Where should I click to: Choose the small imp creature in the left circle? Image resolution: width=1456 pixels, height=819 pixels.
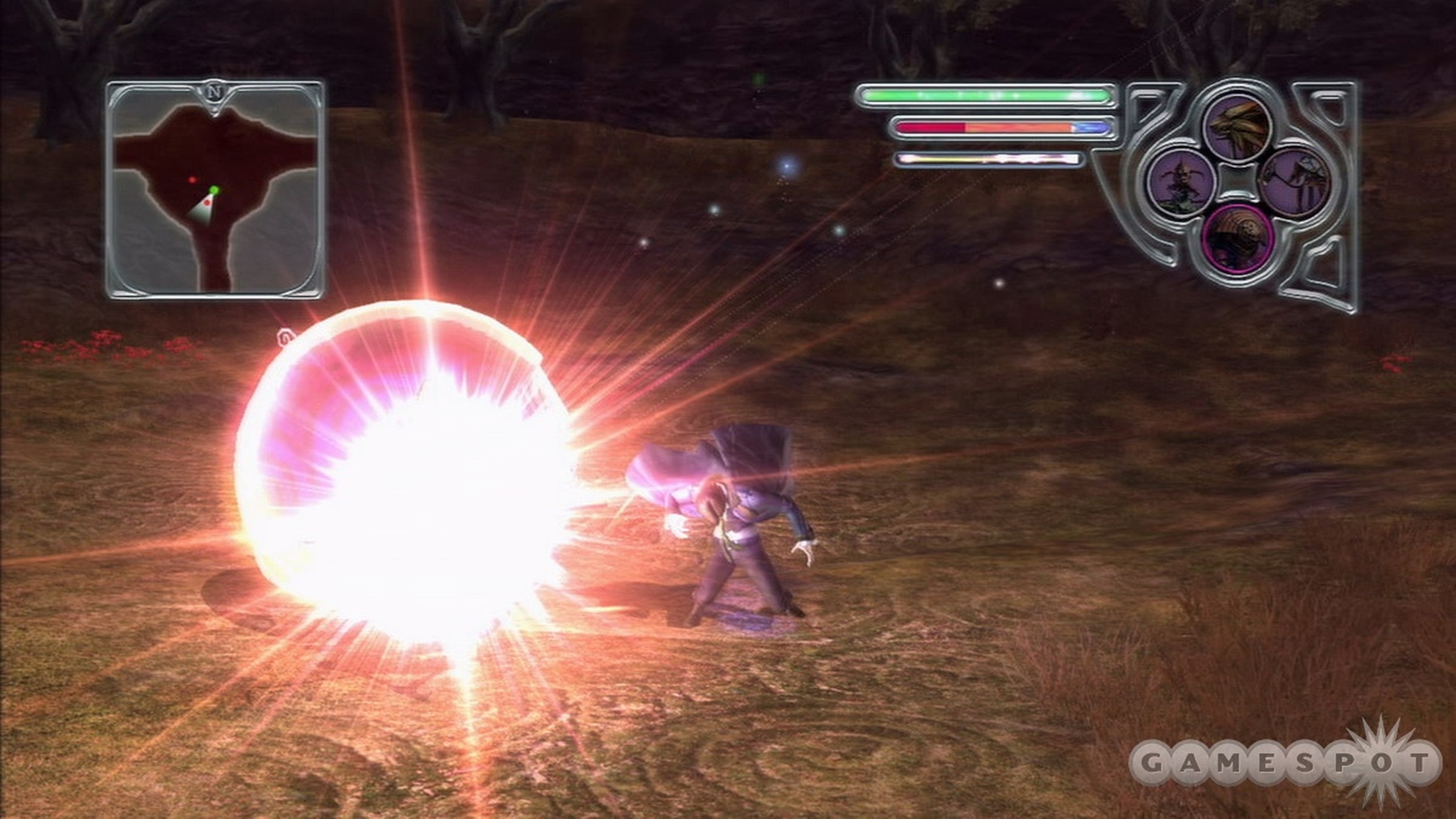(1182, 182)
